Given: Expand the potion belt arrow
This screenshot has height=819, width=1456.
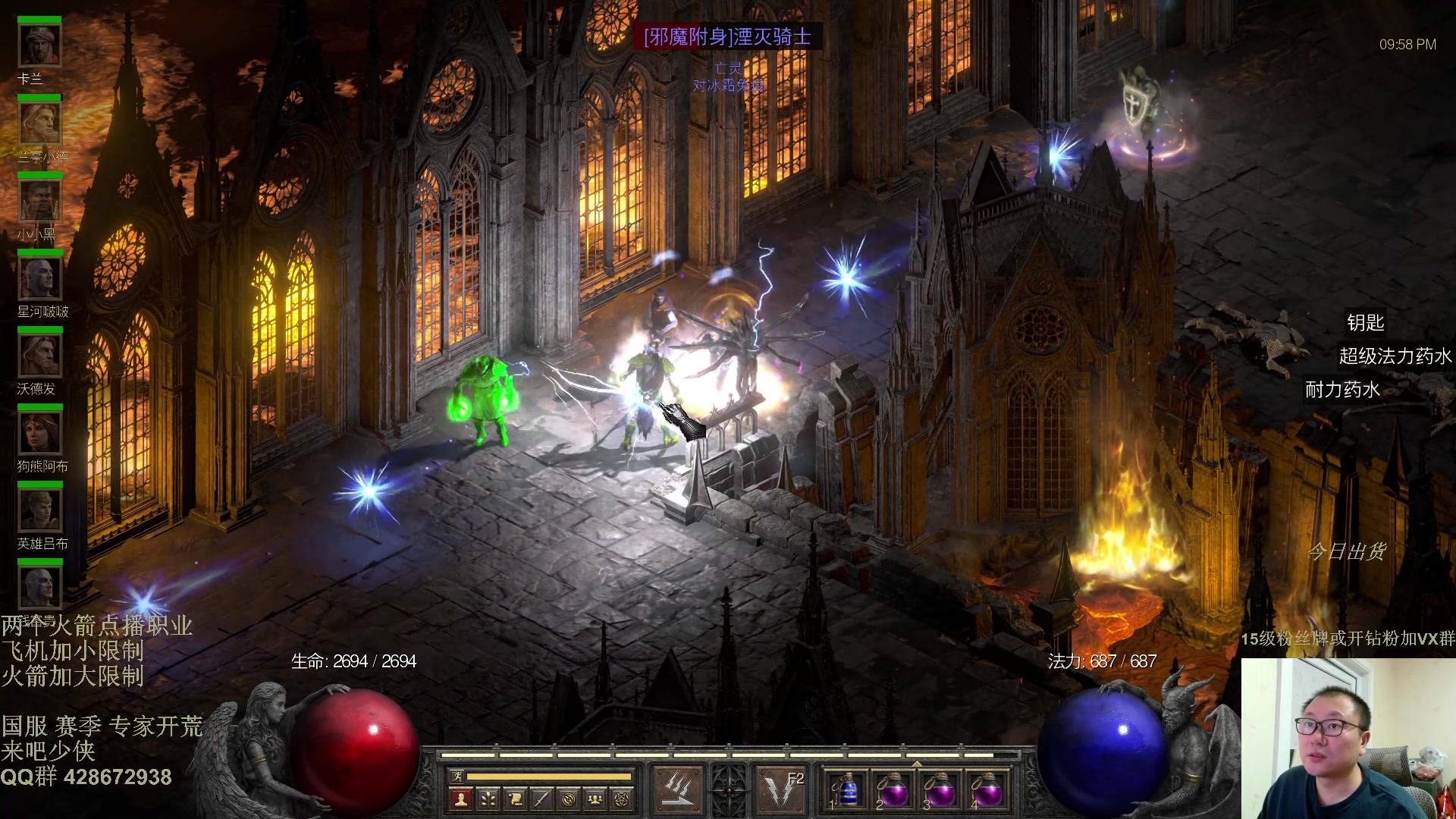Looking at the screenshot, I should point(917,764).
